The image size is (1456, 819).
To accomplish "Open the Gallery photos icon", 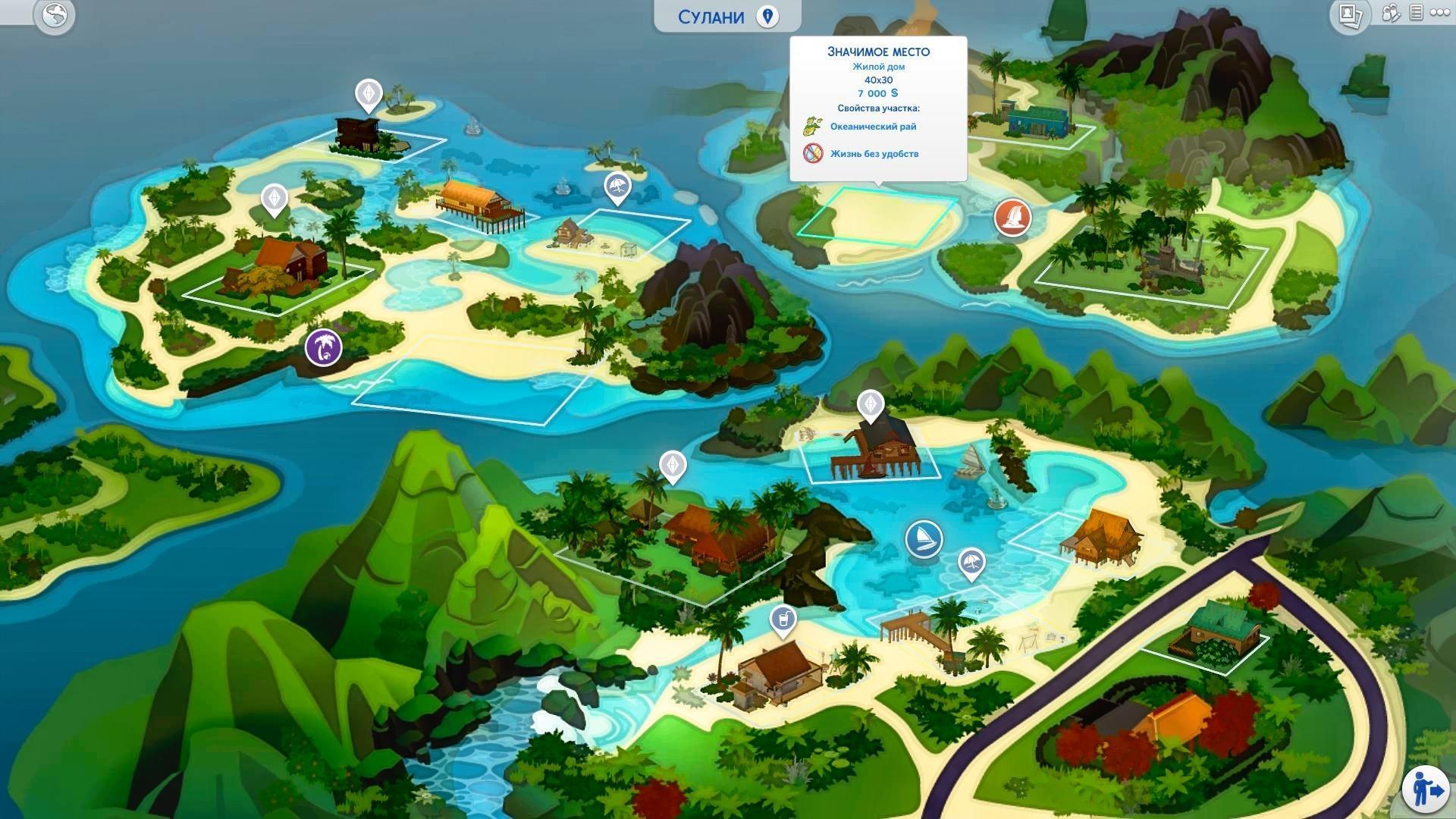I will tap(1349, 14).
